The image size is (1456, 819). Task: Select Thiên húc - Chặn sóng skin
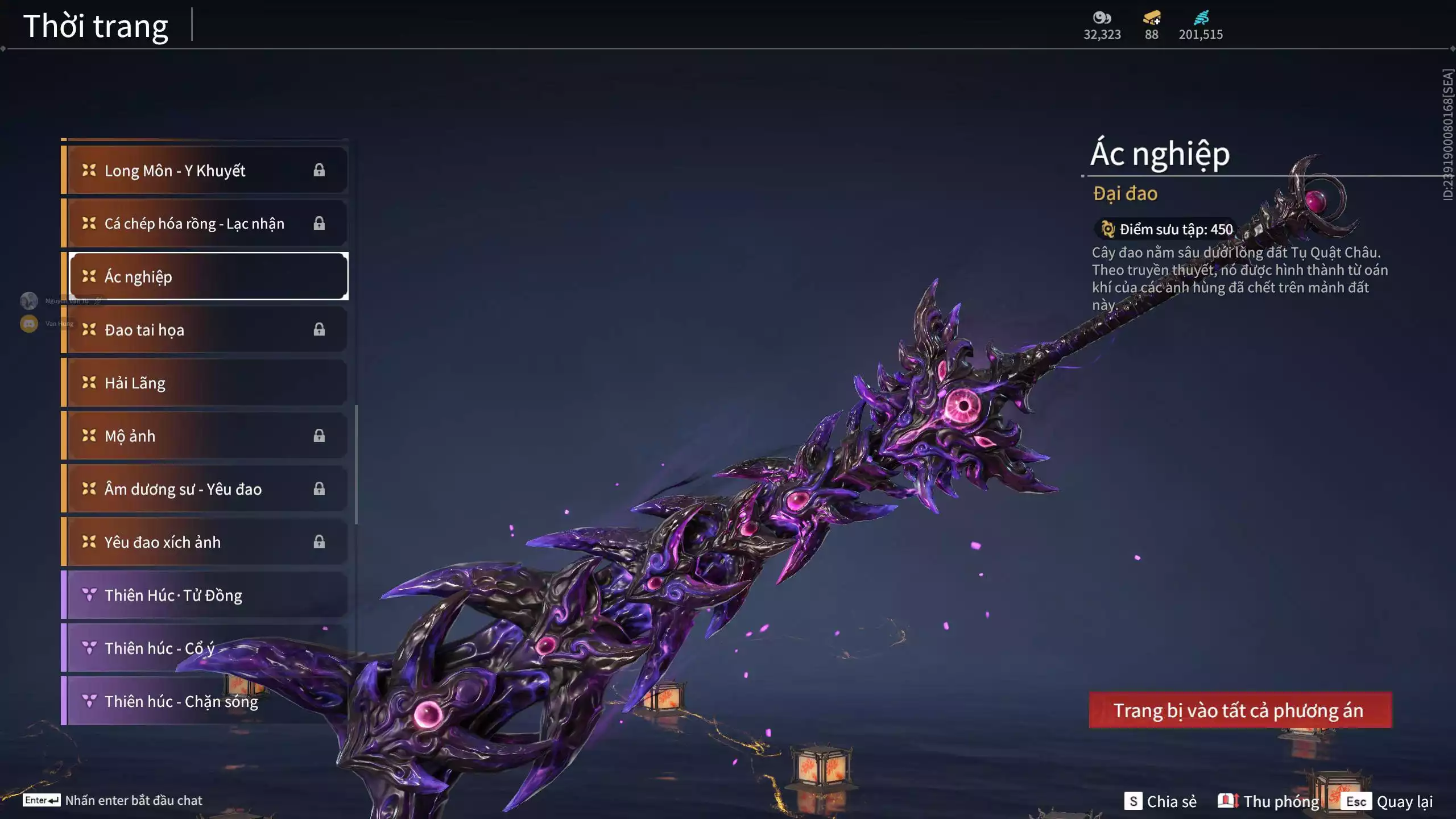(x=205, y=701)
